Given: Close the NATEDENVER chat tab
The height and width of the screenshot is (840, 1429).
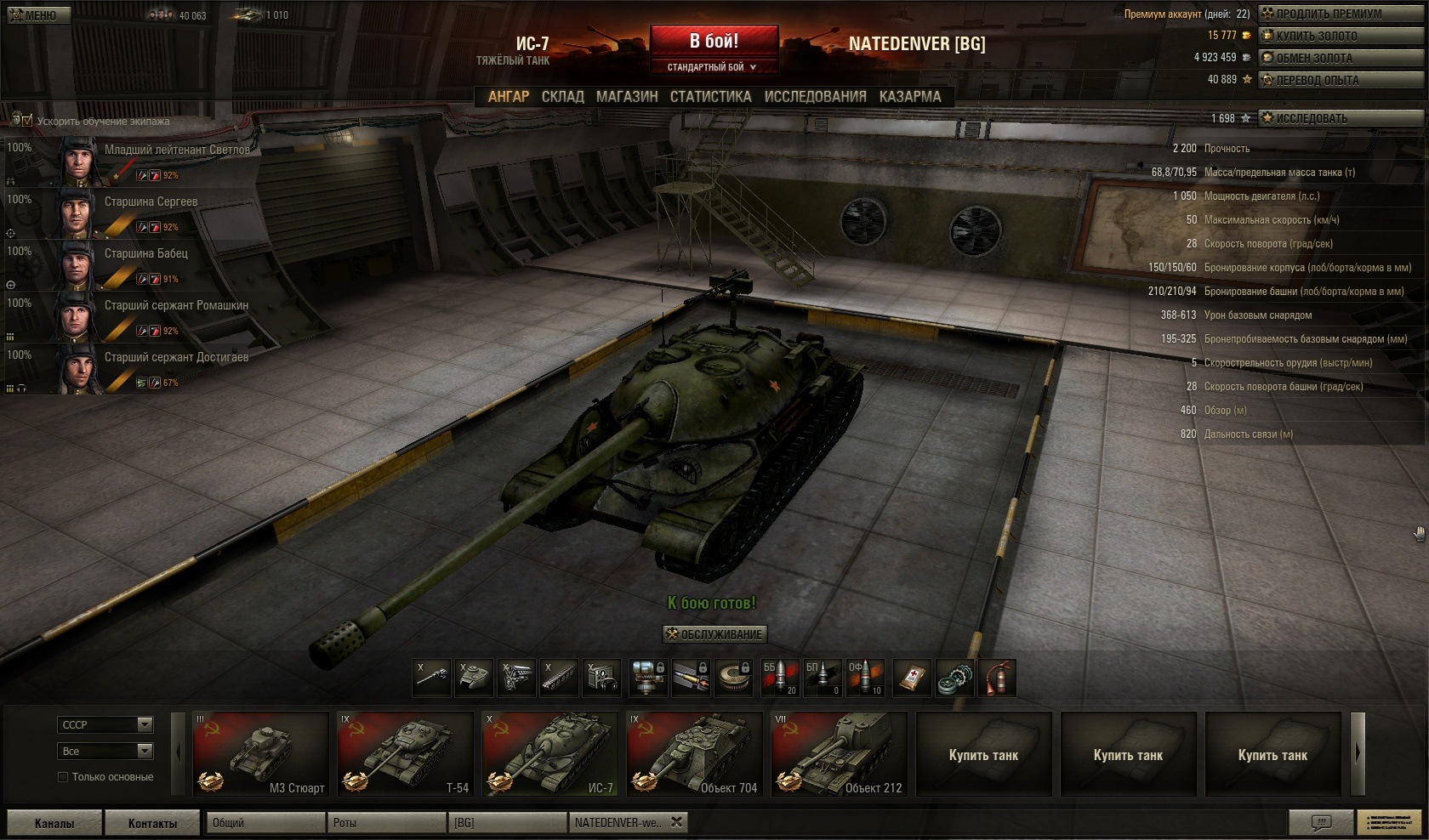Looking at the screenshot, I should pyautogui.click(x=676, y=822).
